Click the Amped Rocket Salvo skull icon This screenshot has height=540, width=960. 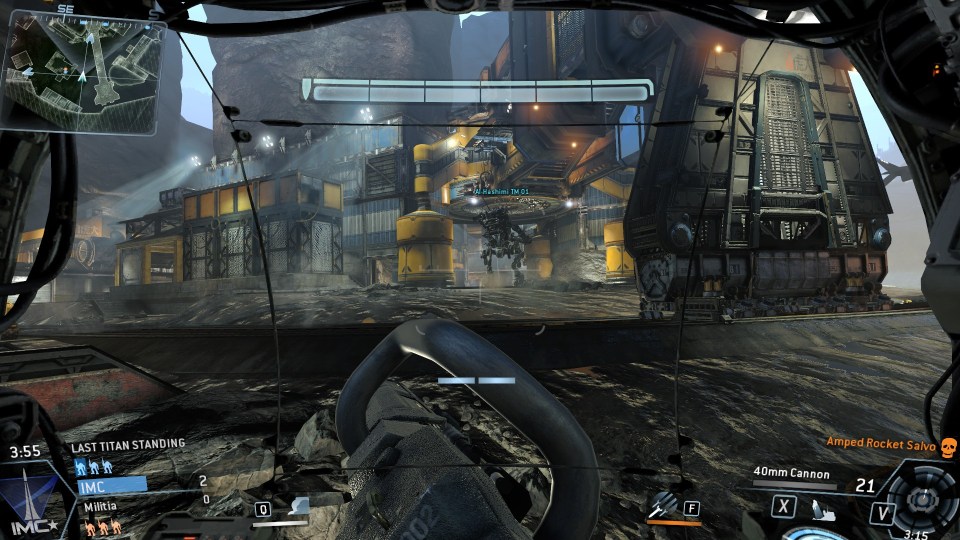949,446
